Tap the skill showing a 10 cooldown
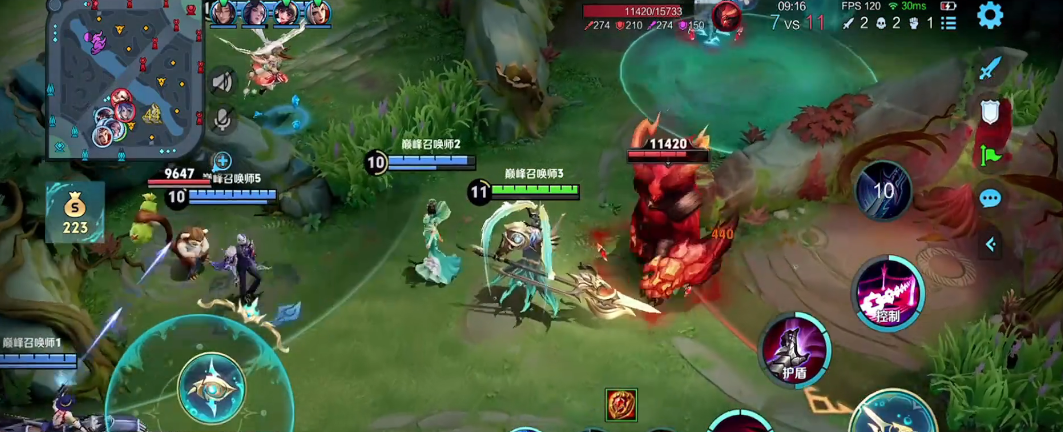The image size is (1063, 432). click(883, 190)
